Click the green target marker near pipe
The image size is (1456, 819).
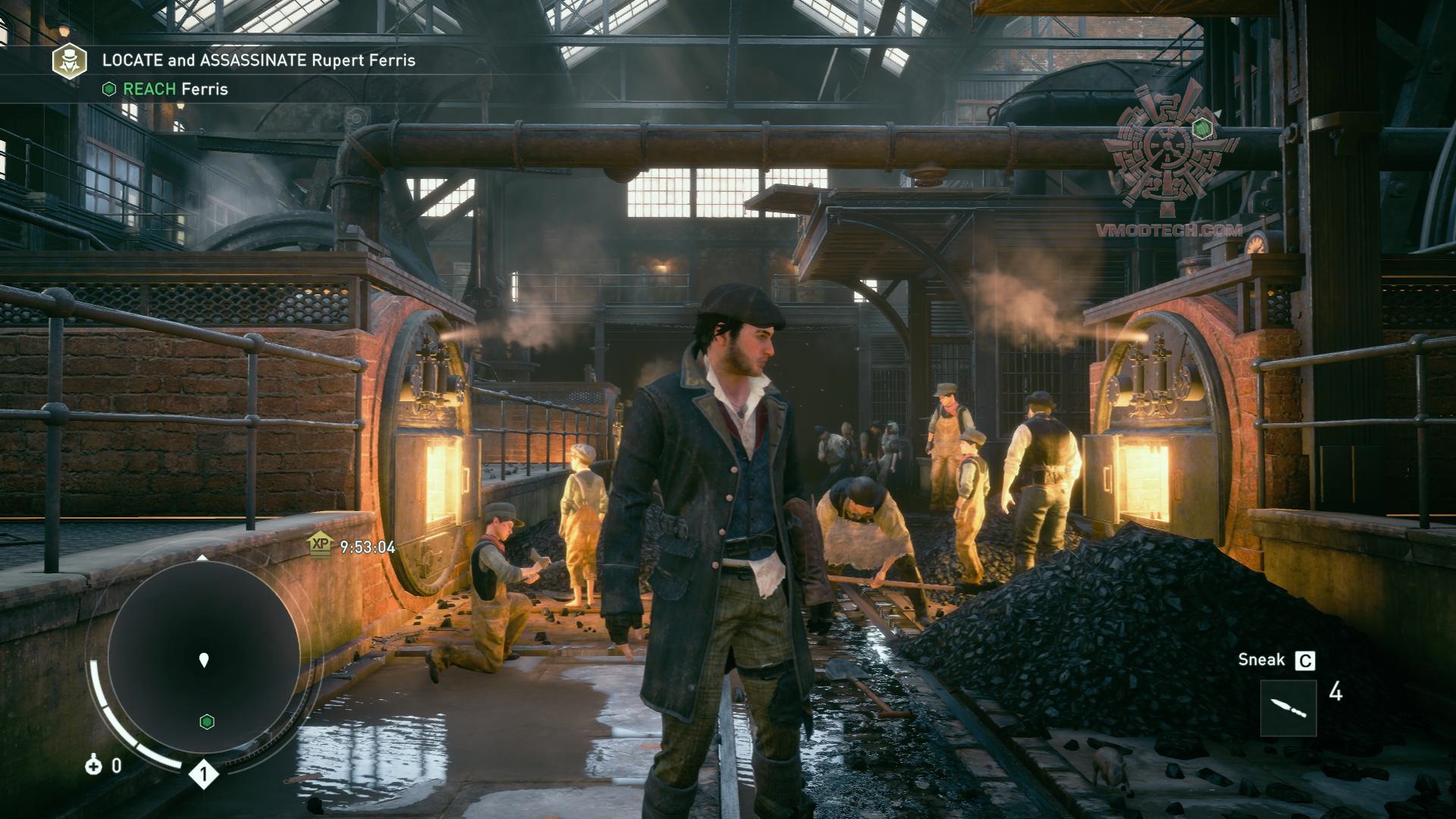click(x=1200, y=128)
